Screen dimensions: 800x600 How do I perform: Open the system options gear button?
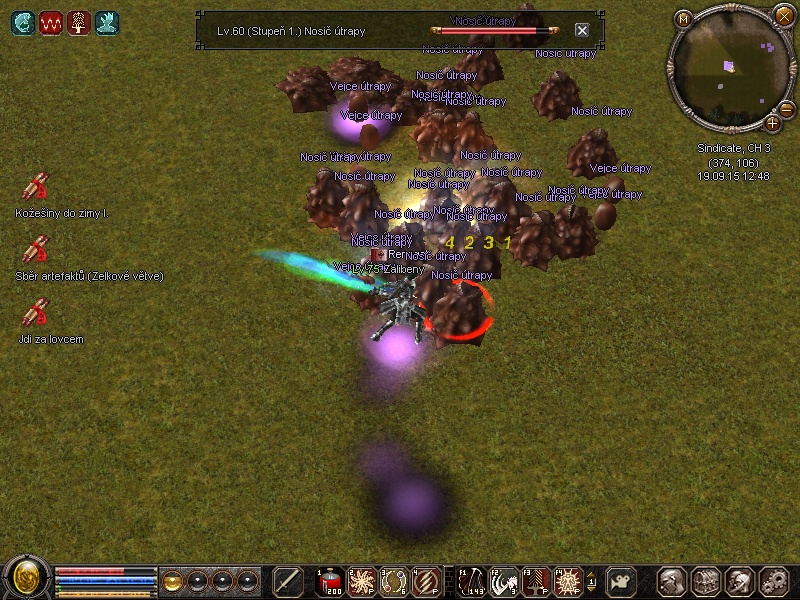point(774,580)
